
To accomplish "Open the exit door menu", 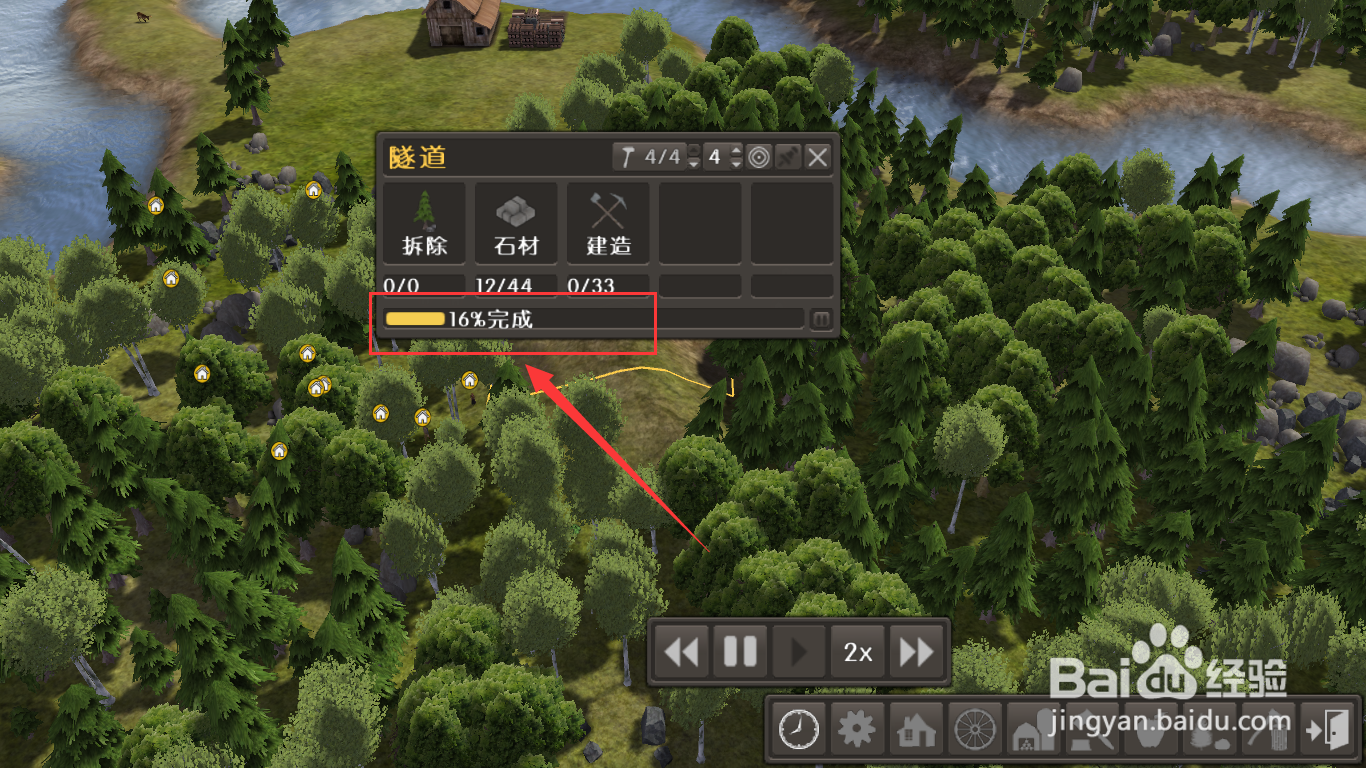I will tap(1327, 729).
